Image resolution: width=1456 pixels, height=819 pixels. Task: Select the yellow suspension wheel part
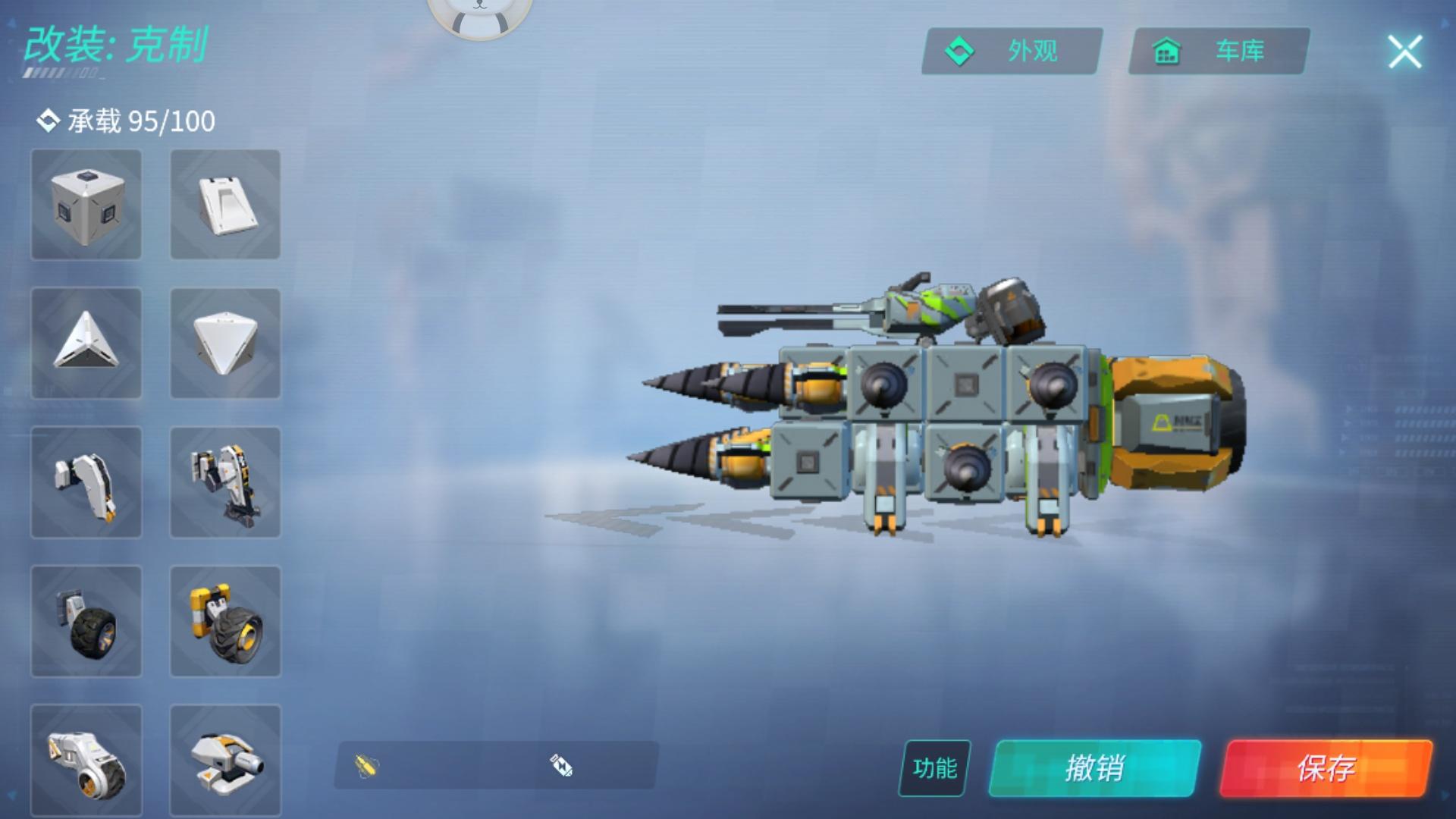(x=224, y=622)
